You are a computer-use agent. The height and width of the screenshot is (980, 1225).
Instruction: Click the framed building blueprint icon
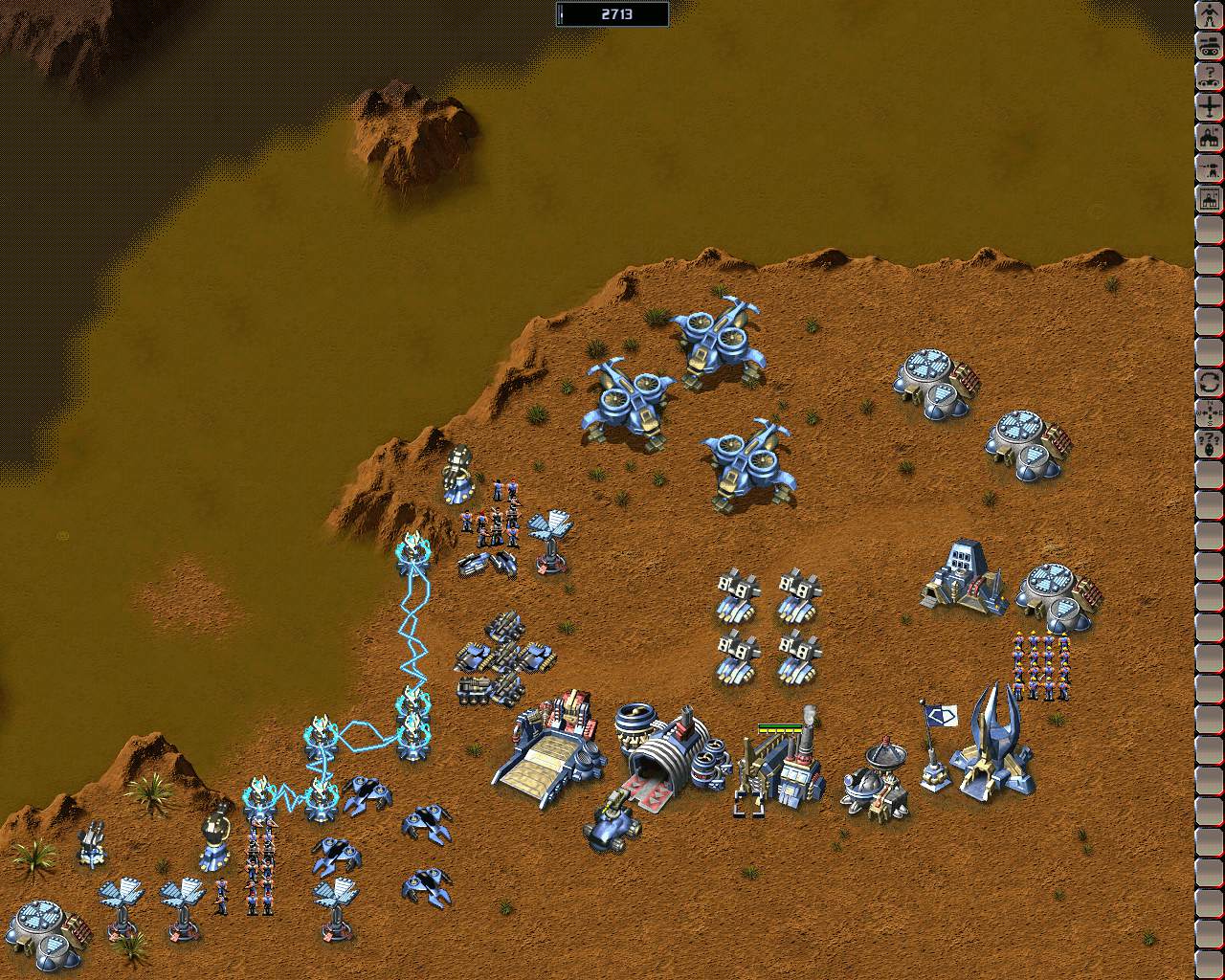[1210, 200]
